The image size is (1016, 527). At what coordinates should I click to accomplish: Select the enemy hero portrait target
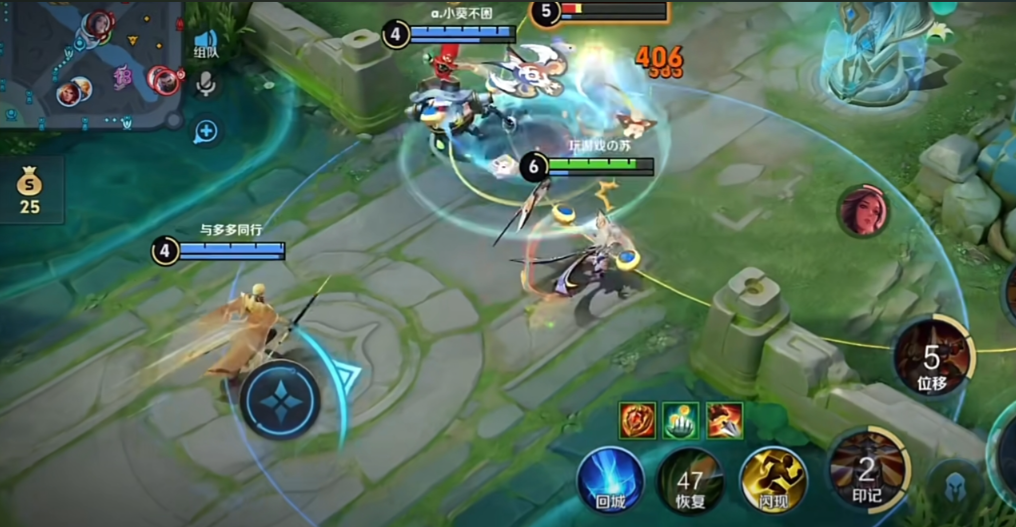pyautogui.click(x=863, y=211)
